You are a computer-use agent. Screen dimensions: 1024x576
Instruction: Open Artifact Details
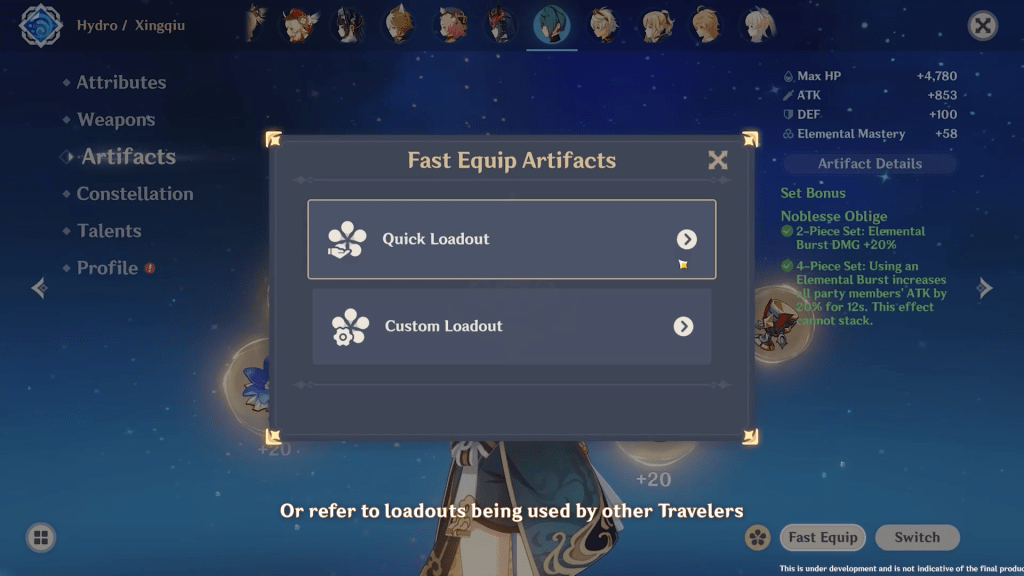[870, 164]
